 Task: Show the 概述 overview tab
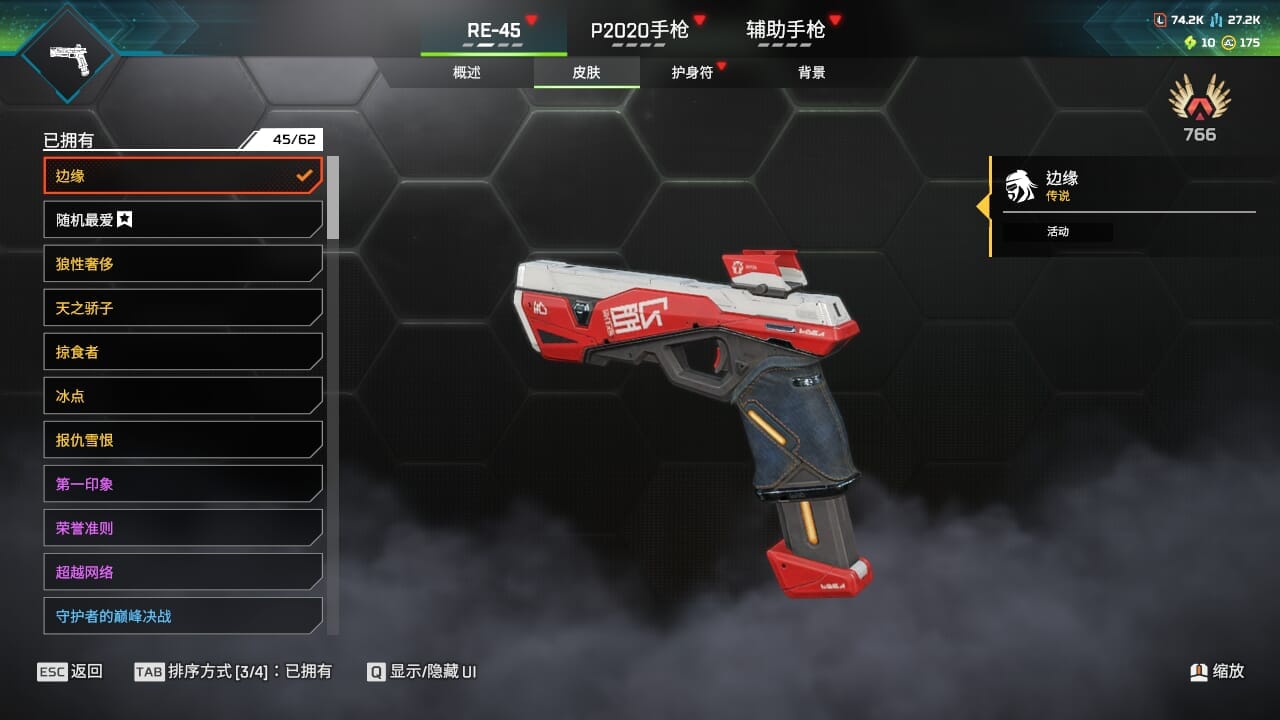pyautogui.click(x=467, y=73)
